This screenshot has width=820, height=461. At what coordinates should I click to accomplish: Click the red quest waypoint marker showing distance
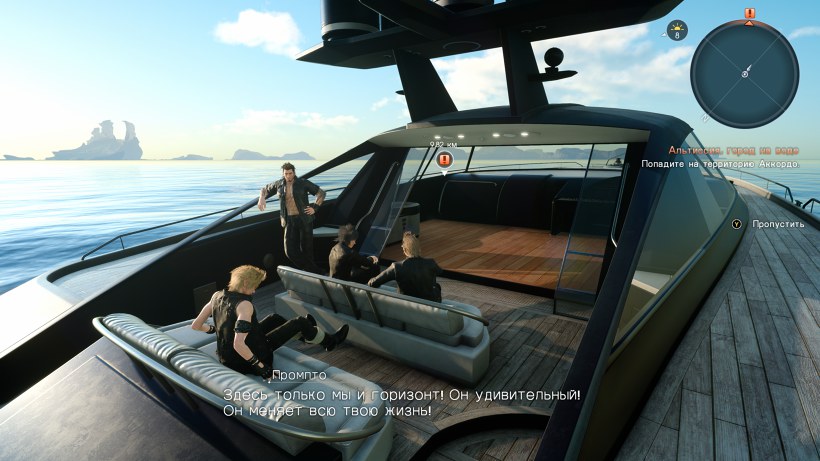point(445,159)
